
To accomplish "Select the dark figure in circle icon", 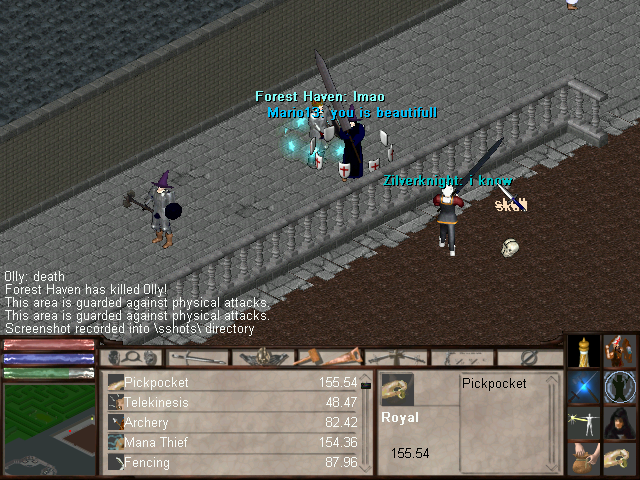I will [620, 388].
